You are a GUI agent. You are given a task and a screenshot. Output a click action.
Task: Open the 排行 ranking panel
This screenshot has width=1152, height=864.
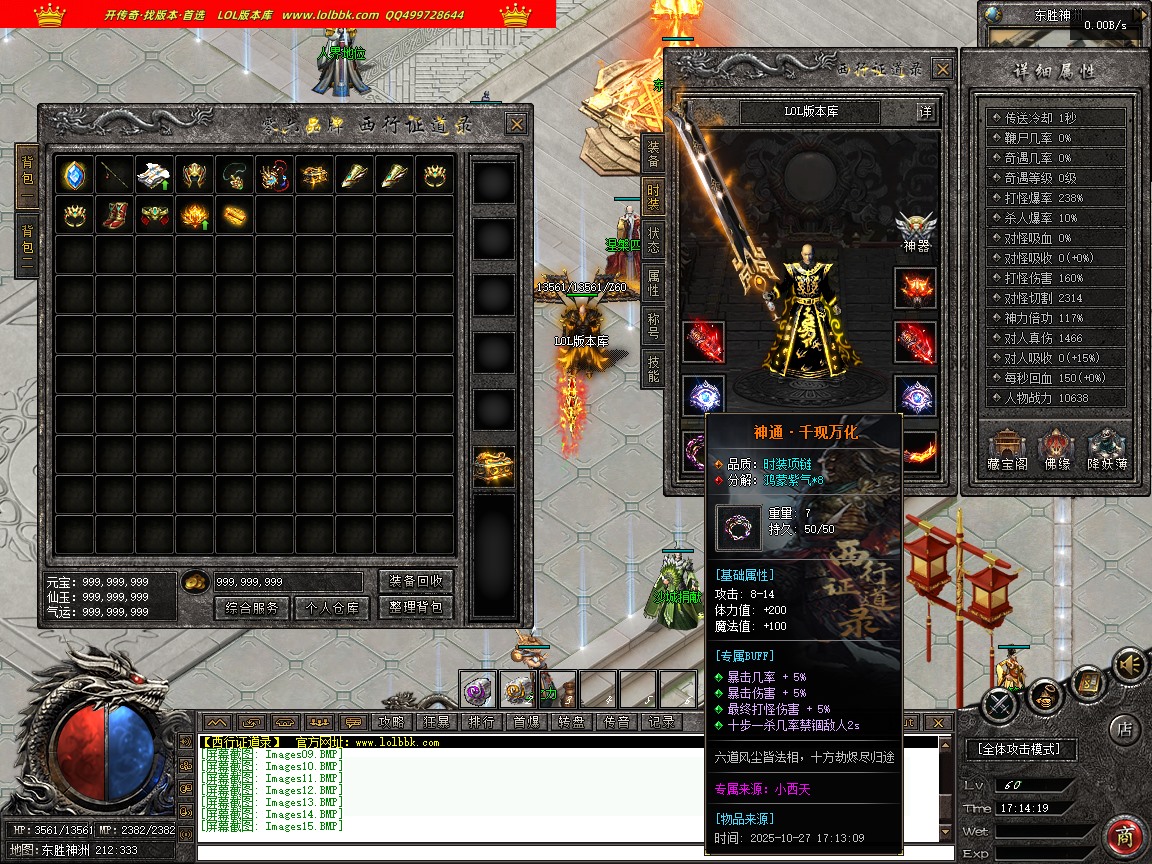click(x=480, y=722)
